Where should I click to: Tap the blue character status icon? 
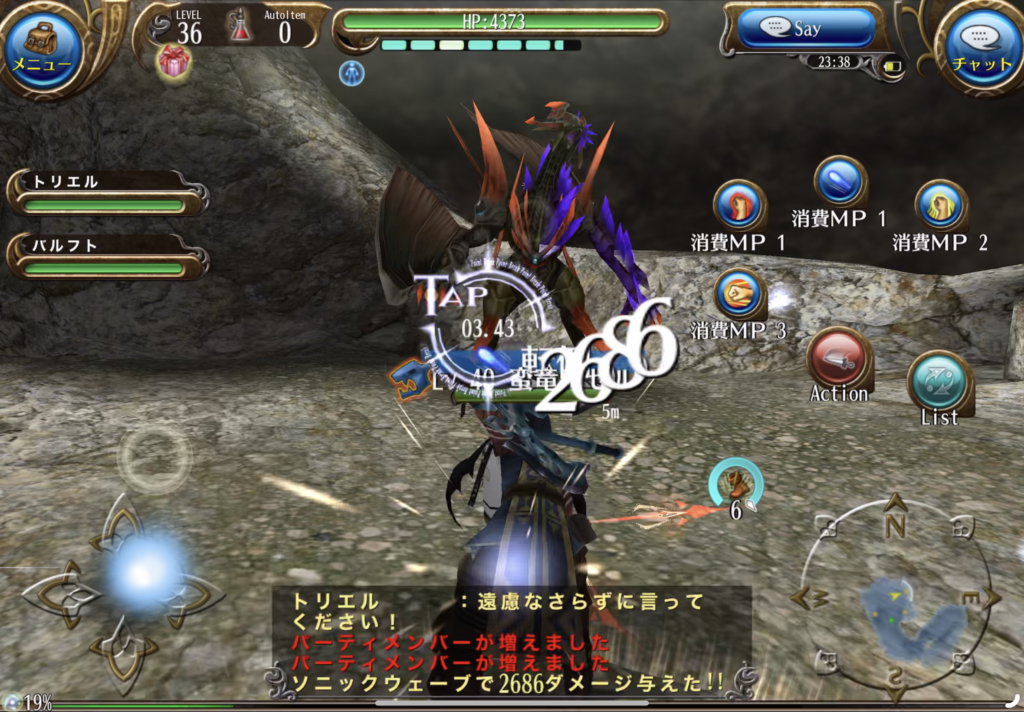point(351,72)
